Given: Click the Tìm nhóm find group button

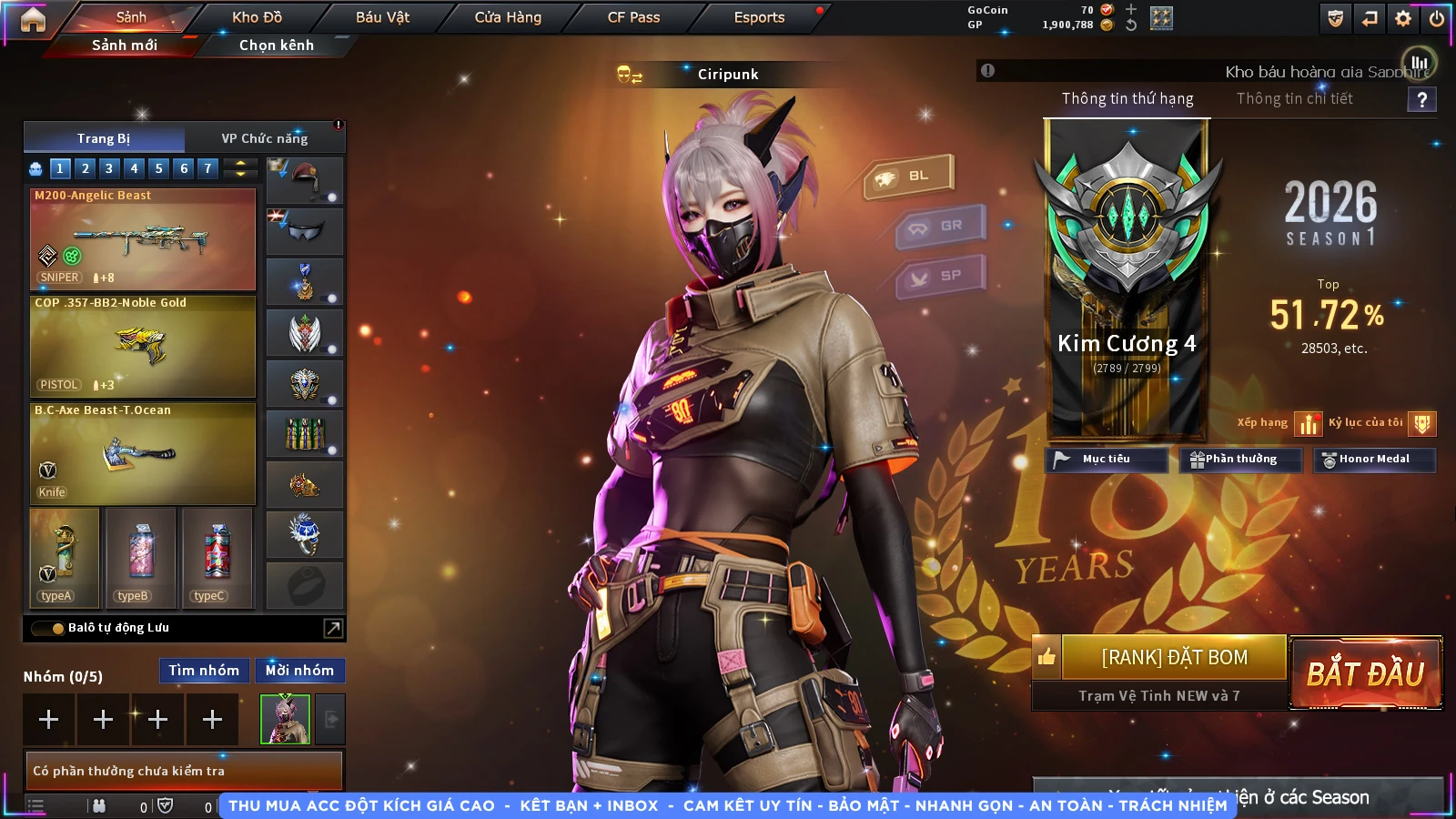Looking at the screenshot, I should tap(204, 671).
